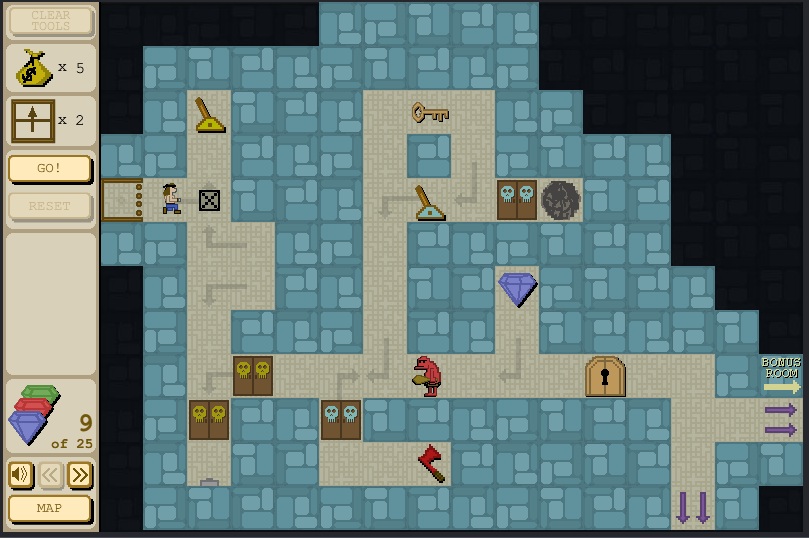Toggle the sound speaker button
Viewport: 809px width, 538px height.
click(x=20, y=474)
